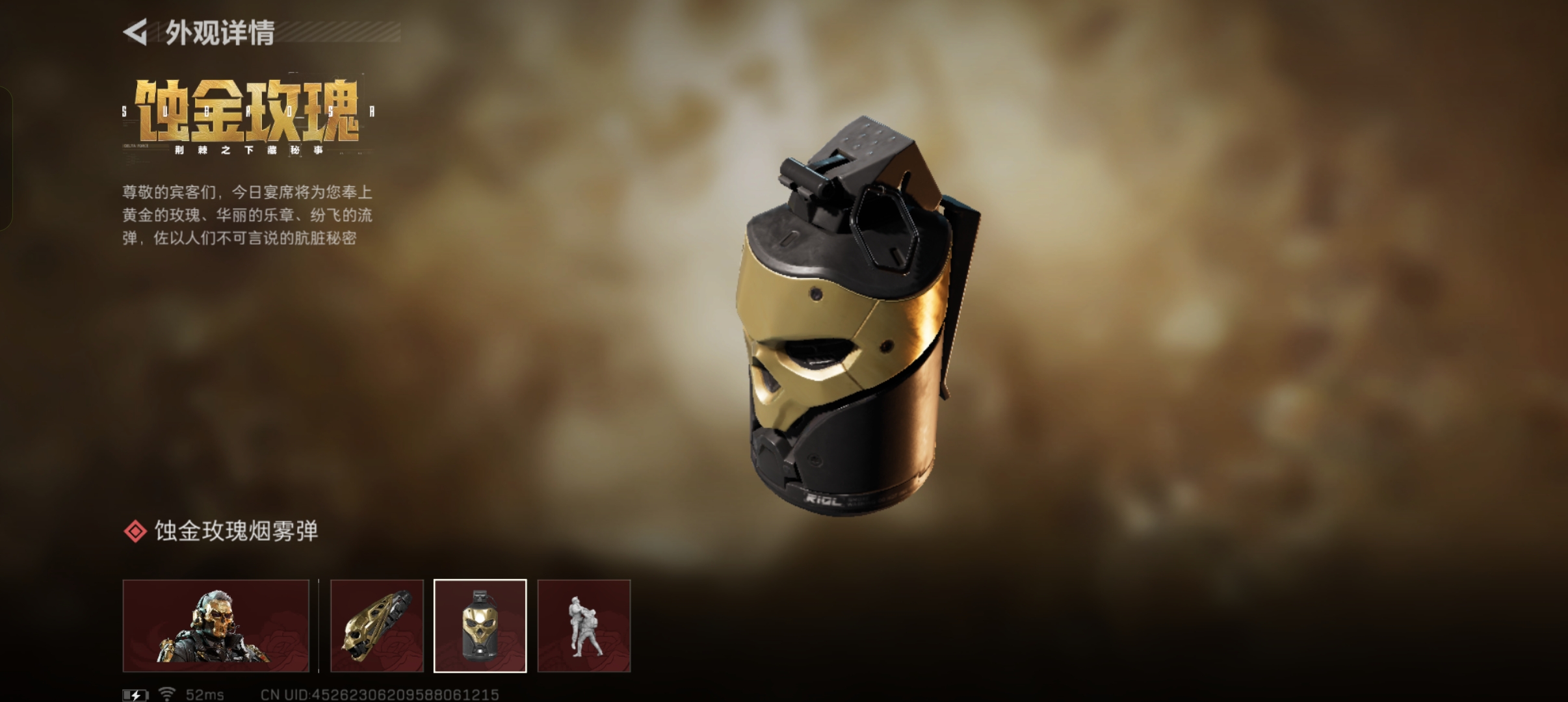This screenshot has height=702, width=1568.
Task: Choose the golden skull knife thumbnail
Action: 377,625
